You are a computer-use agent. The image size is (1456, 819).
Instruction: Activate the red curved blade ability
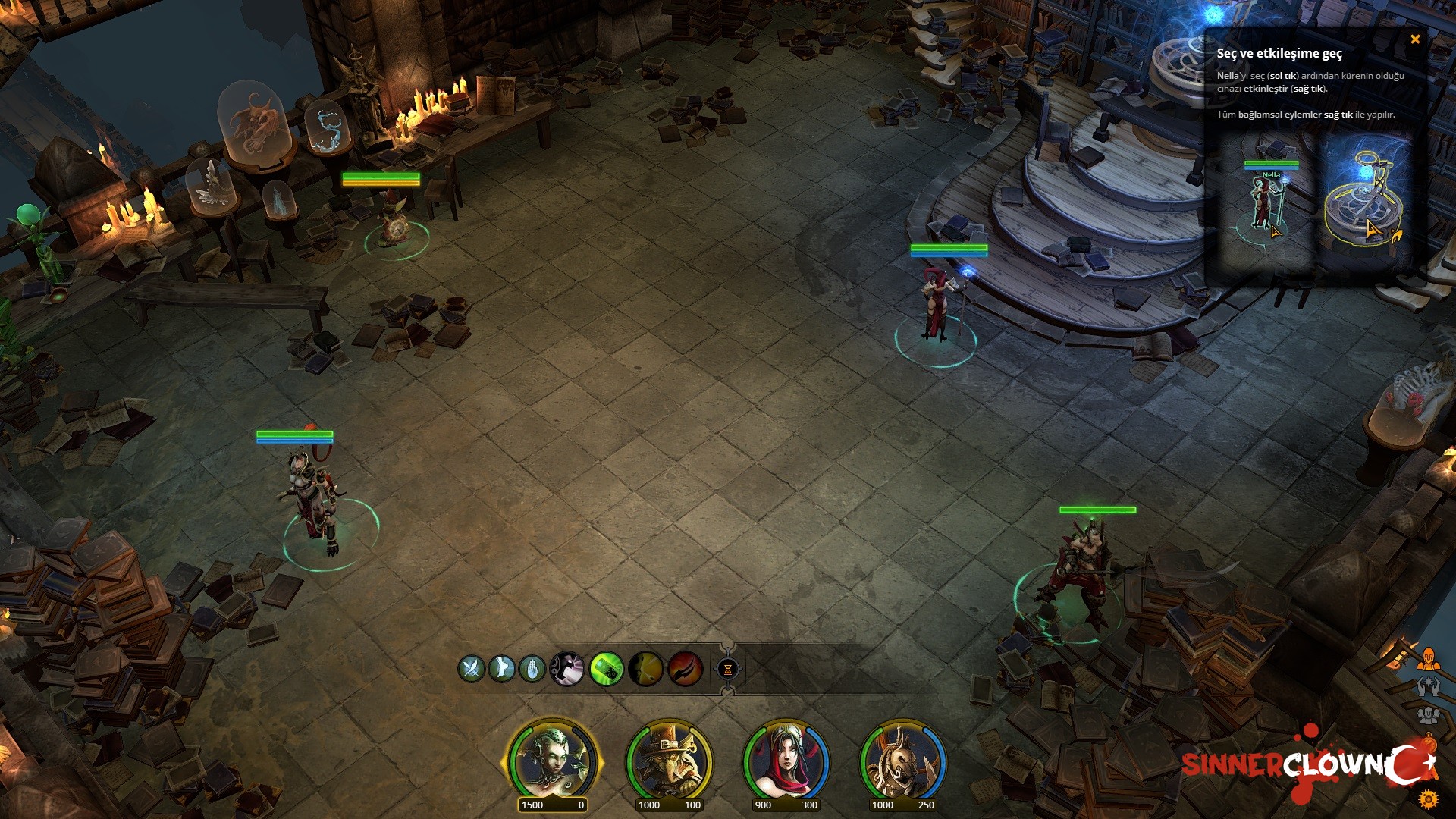686,669
